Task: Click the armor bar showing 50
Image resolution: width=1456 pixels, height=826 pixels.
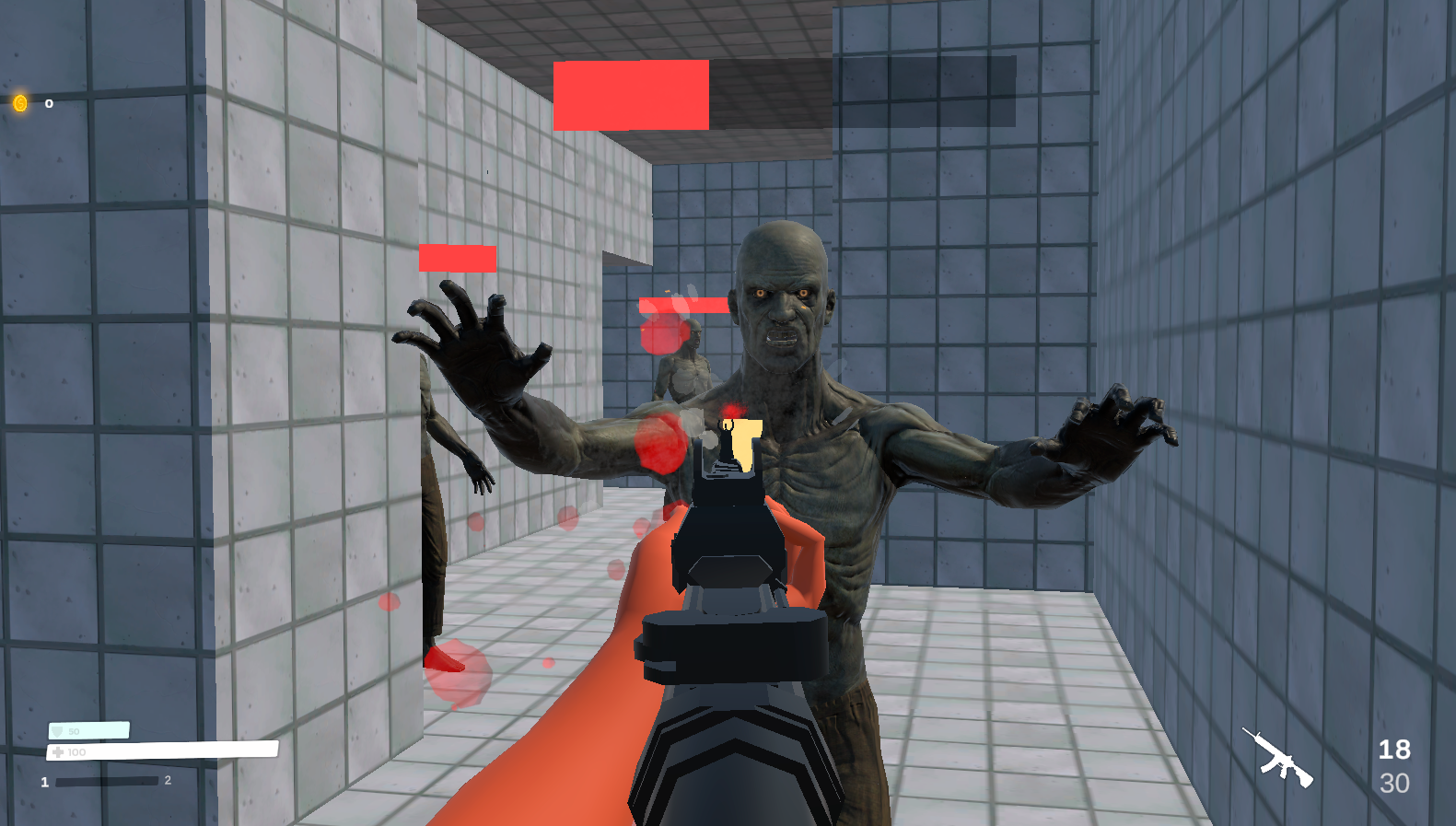Action: 89,728
